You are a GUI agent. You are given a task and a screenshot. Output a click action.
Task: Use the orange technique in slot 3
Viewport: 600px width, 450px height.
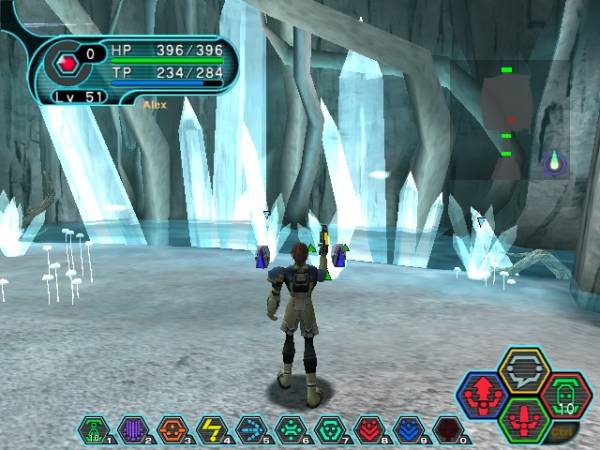[172, 430]
